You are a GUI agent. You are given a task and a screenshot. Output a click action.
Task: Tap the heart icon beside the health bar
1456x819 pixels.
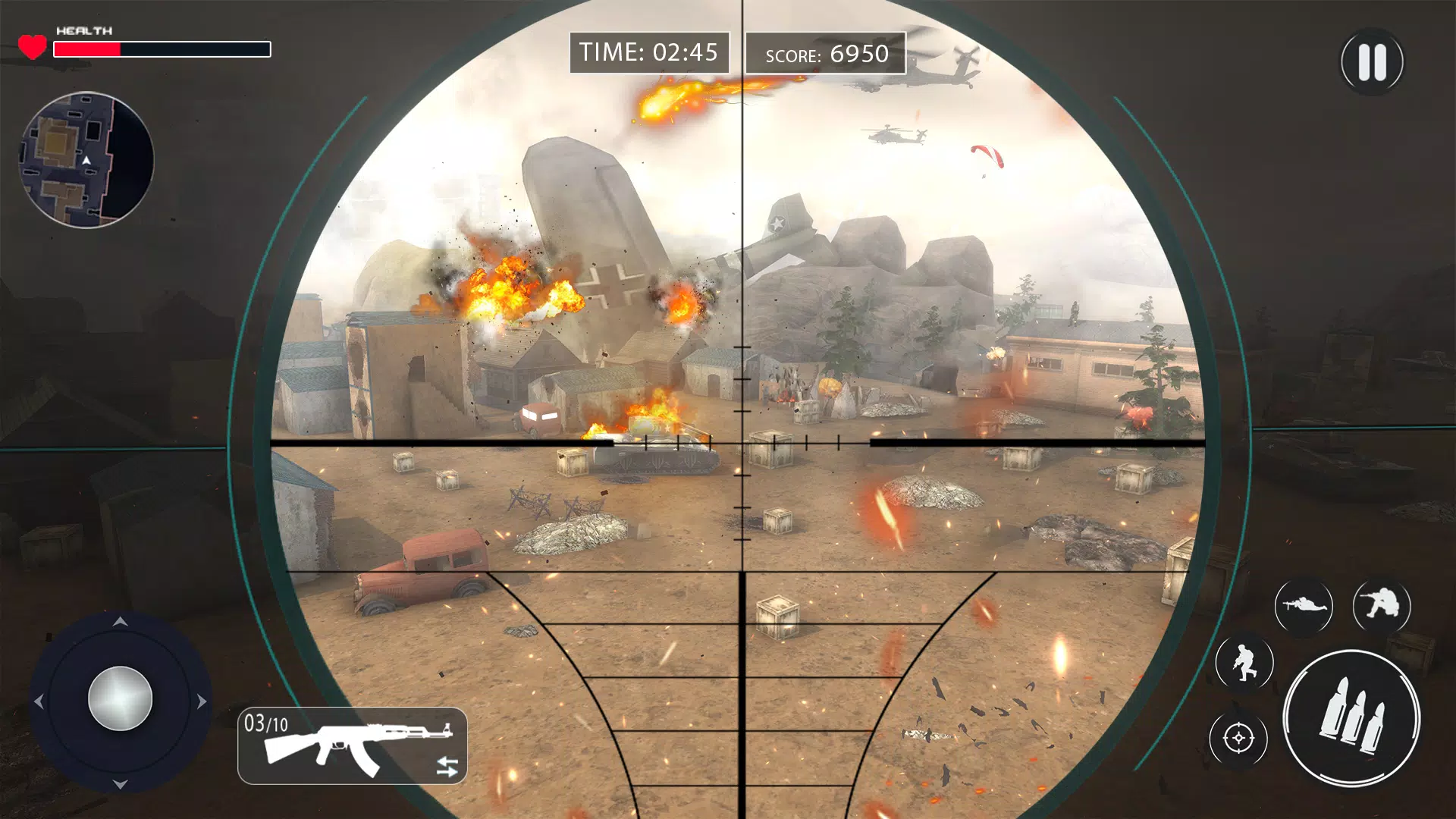32,45
